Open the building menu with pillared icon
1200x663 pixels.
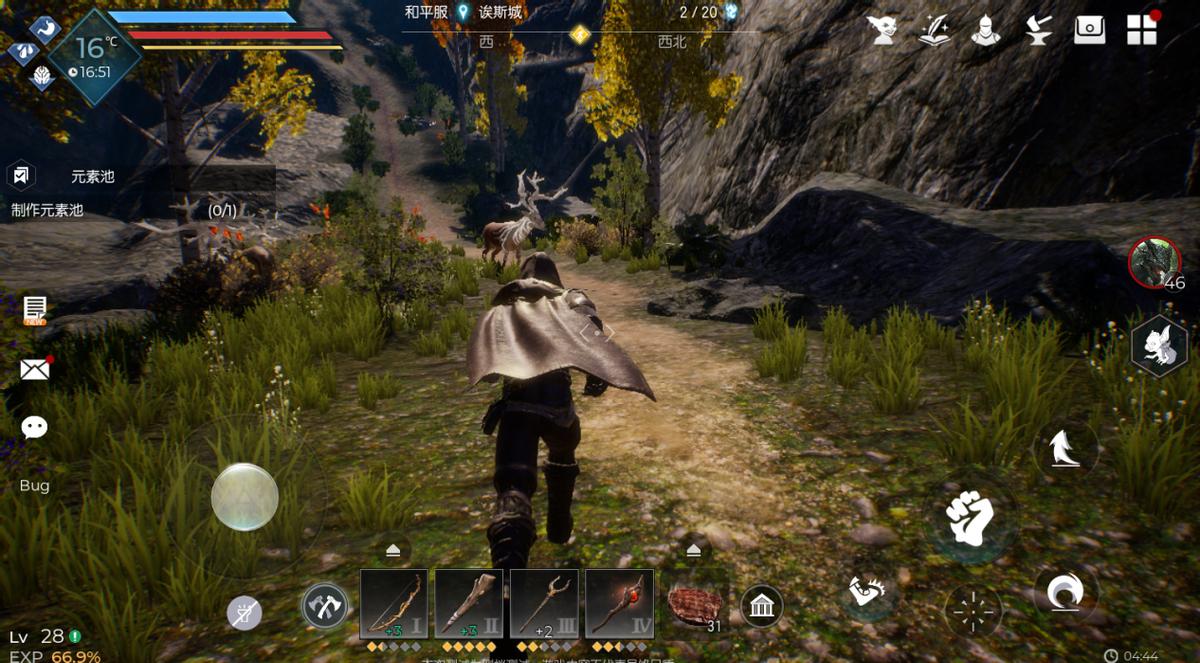pyautogui.click(x=762, y=606)
